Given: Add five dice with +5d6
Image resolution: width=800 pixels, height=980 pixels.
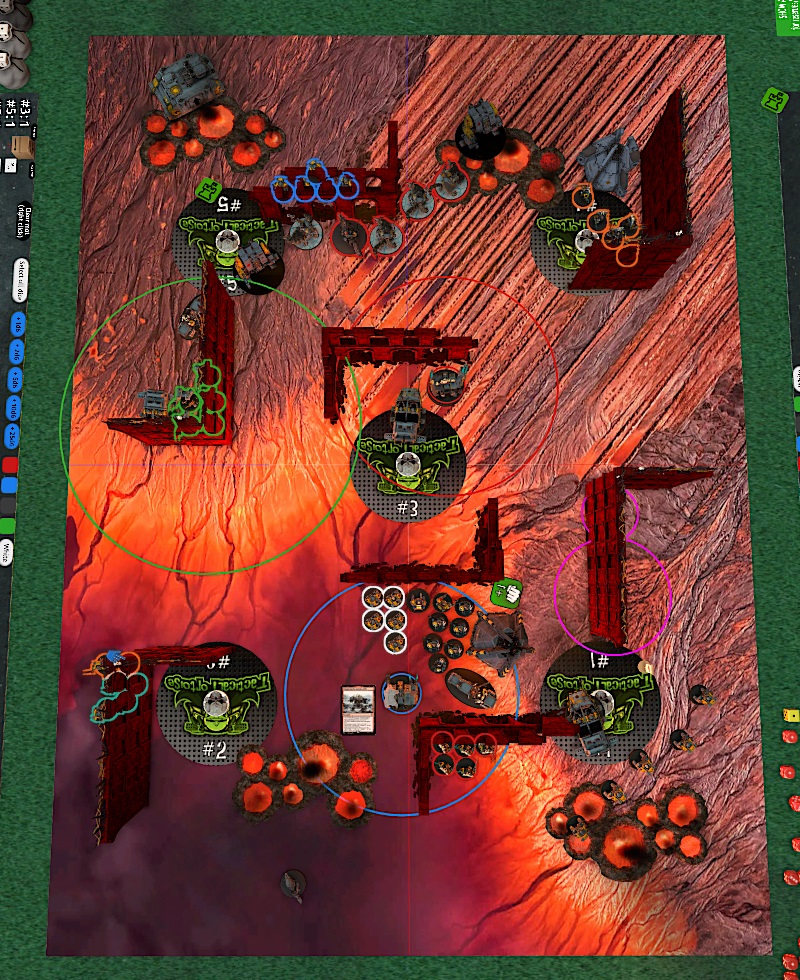Looking at the screenshot, I should pyautogui.click(x=16, y=381).
